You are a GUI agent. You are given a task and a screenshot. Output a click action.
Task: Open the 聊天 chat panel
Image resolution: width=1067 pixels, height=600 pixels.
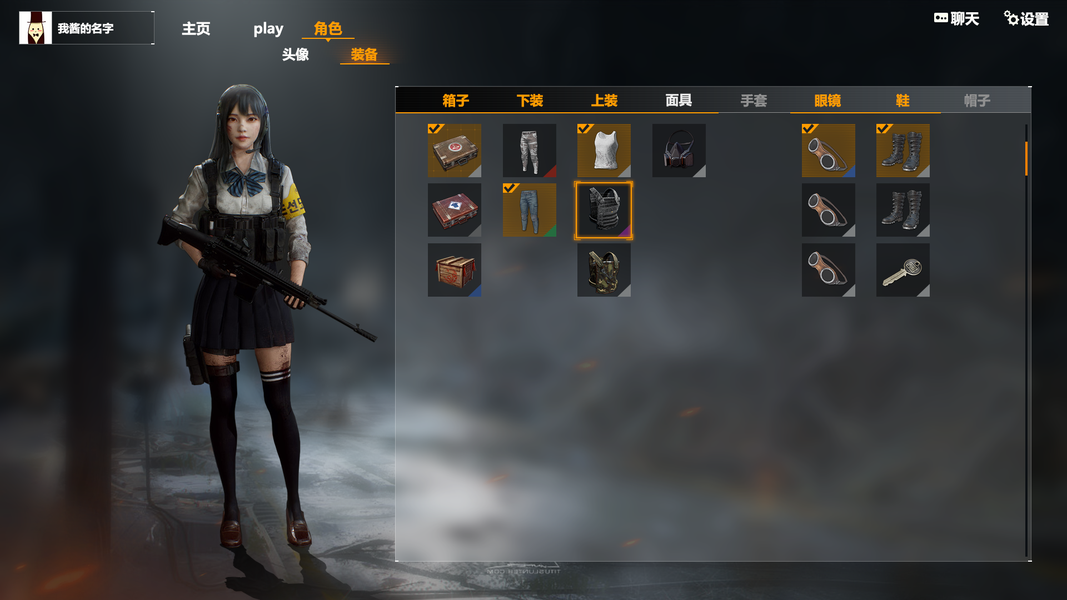coord(956,19)
